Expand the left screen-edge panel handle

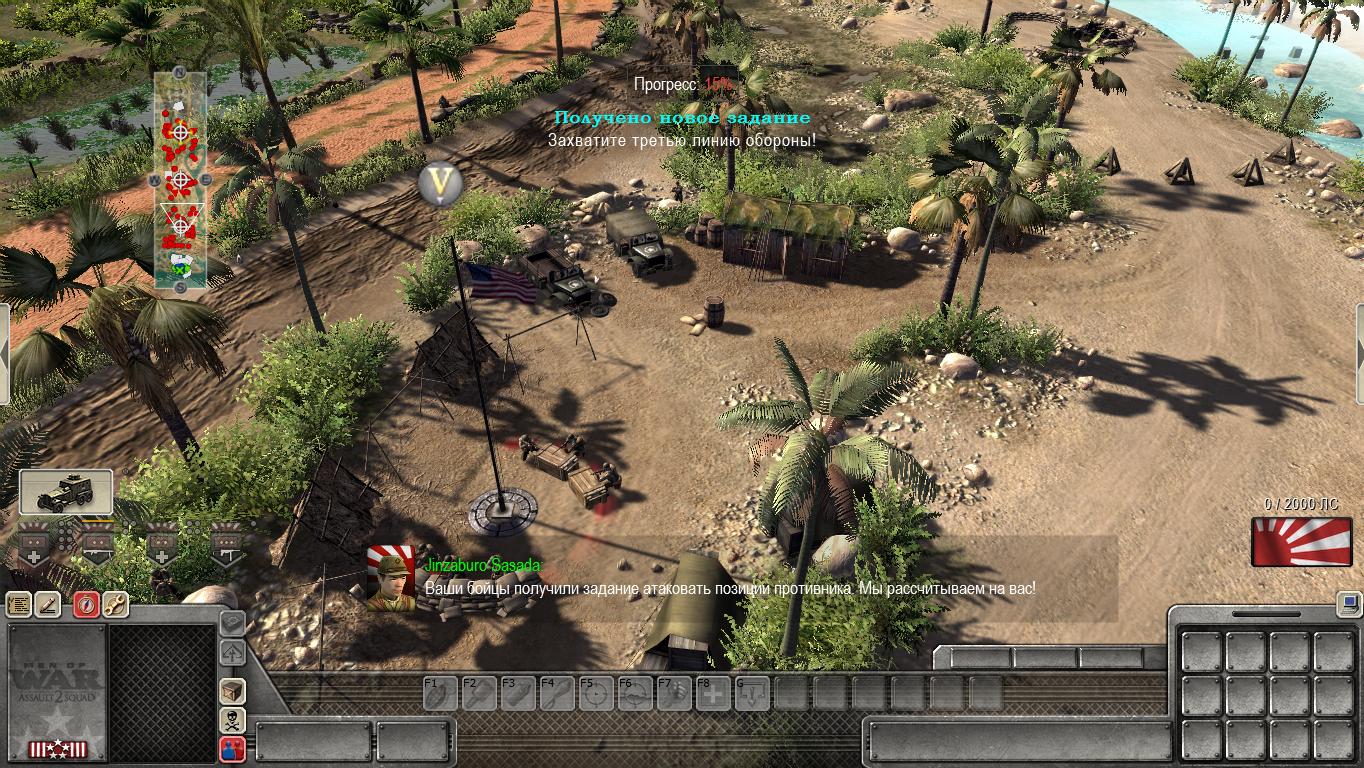4,353
